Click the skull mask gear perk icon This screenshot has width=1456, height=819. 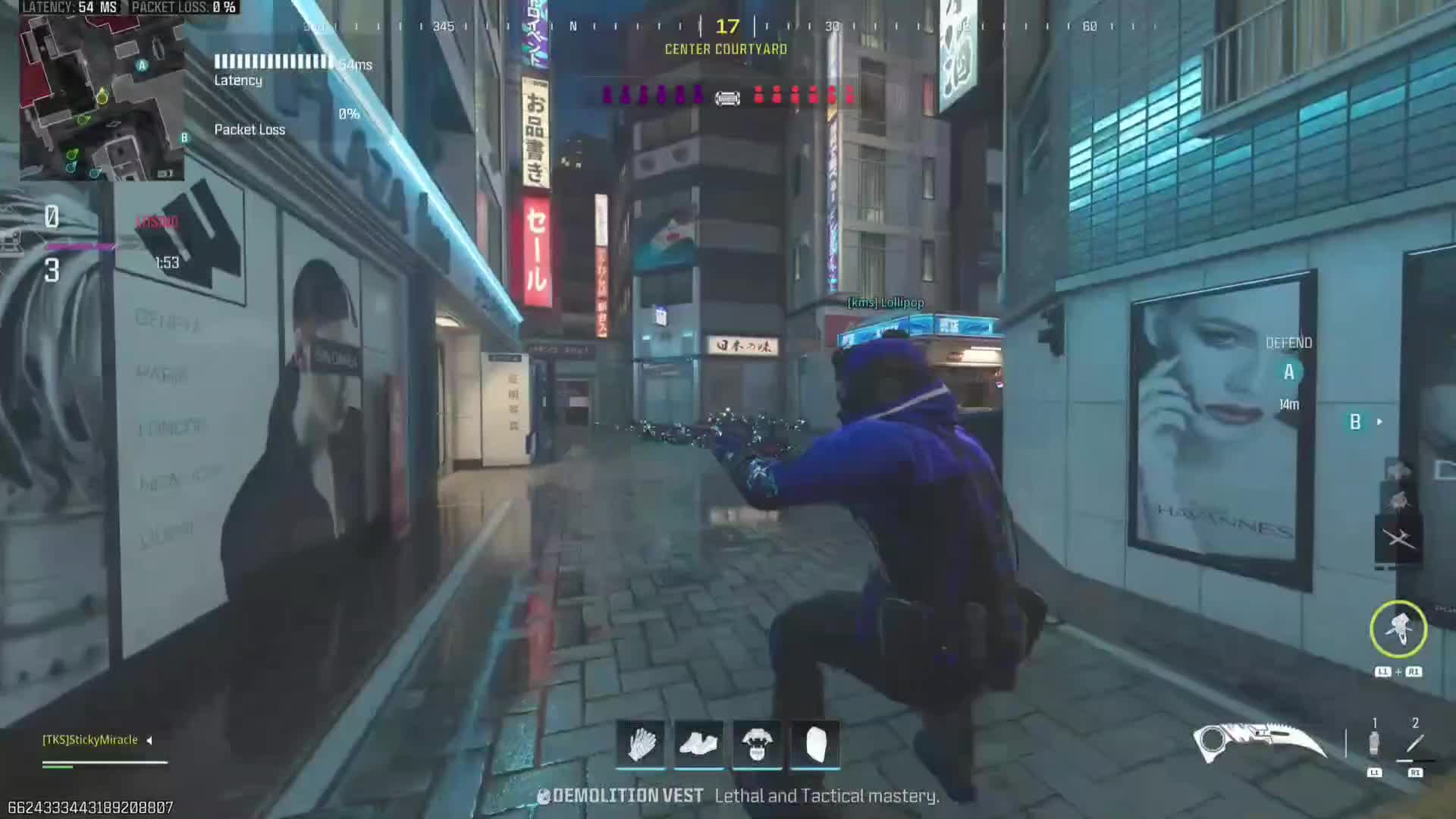tap(757, 743)
